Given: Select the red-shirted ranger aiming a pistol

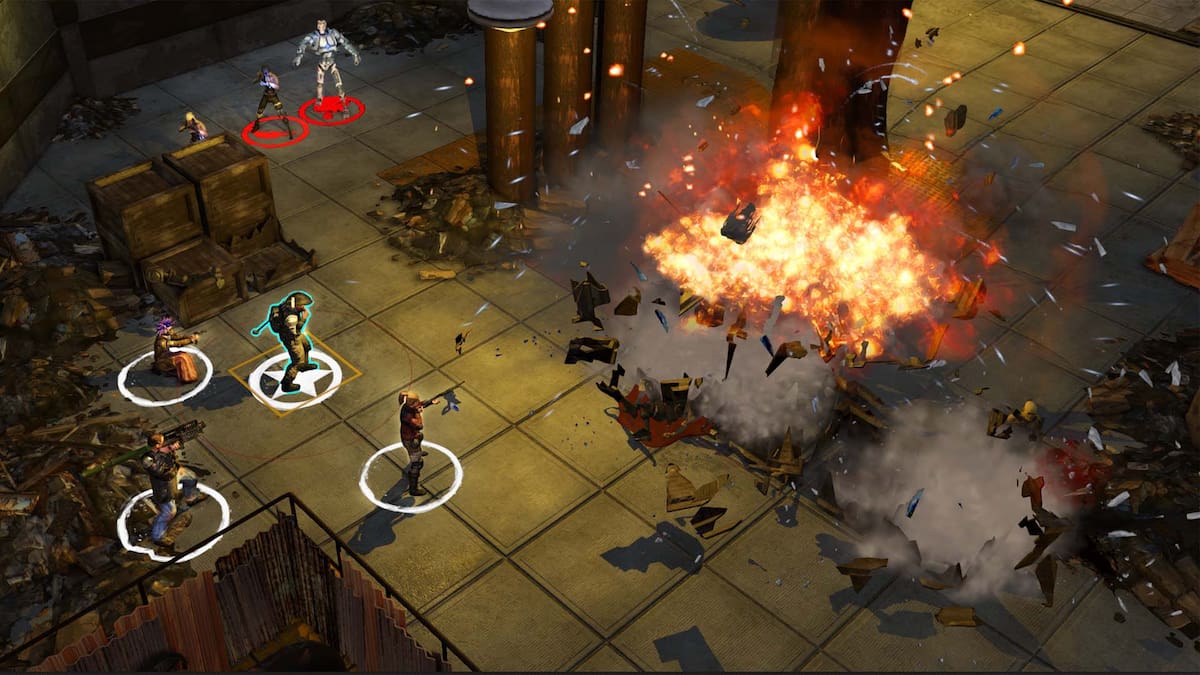Looking at the screenshot, I should click(411, 440).
